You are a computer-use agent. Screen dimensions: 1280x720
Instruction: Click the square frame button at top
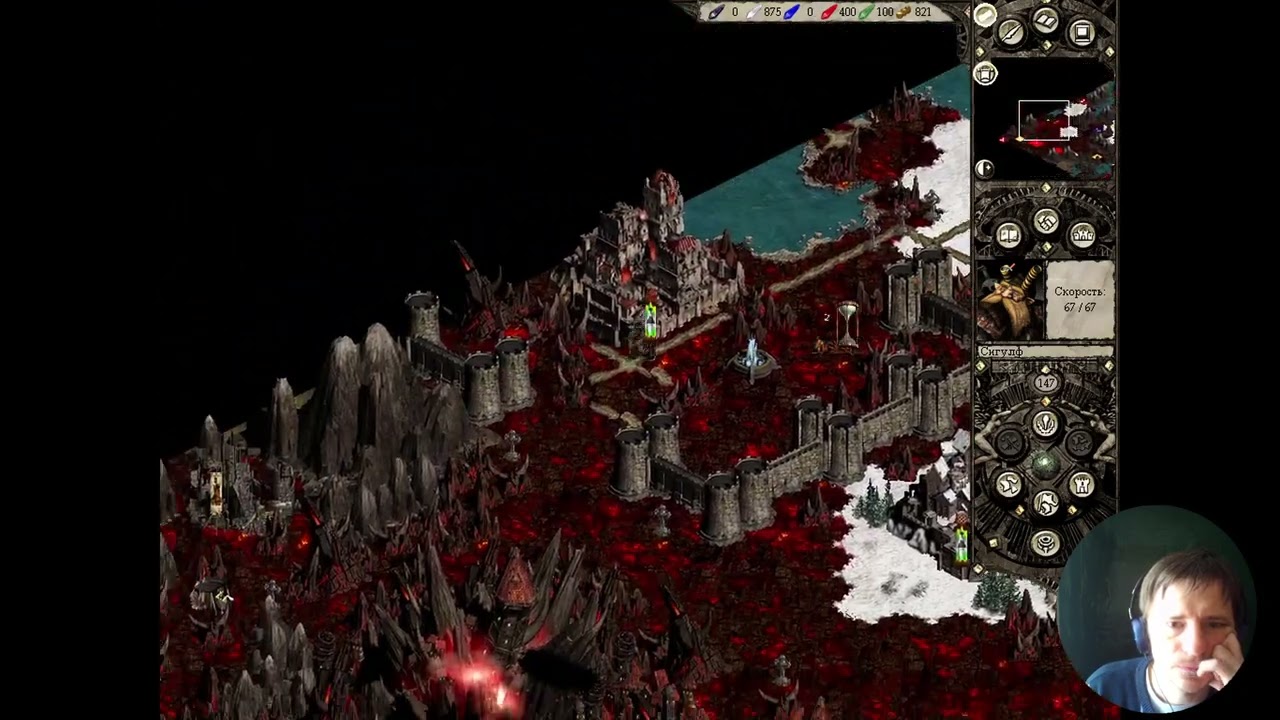click(x=1082, y=33)
